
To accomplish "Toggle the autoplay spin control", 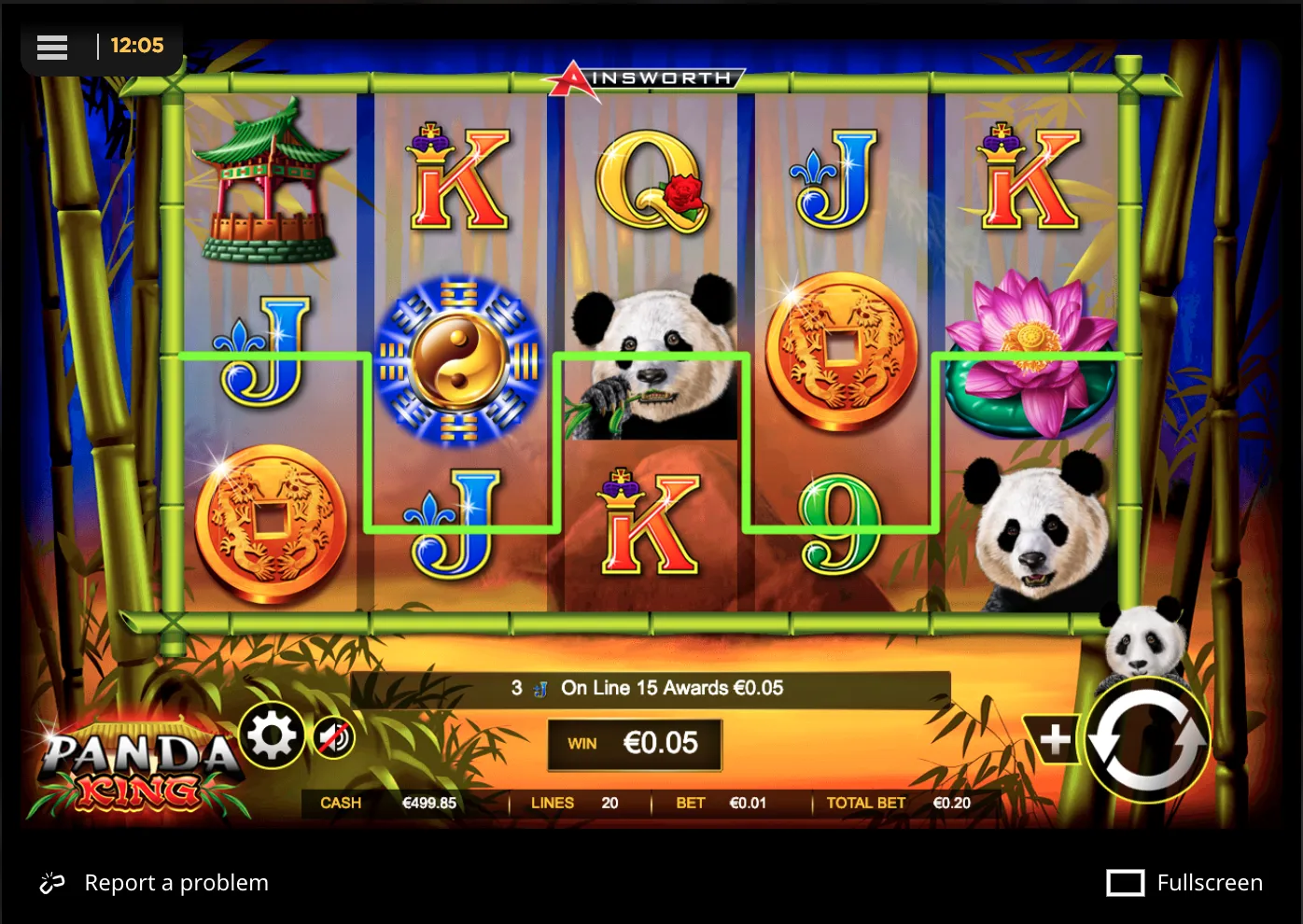I will point(1147,740).
